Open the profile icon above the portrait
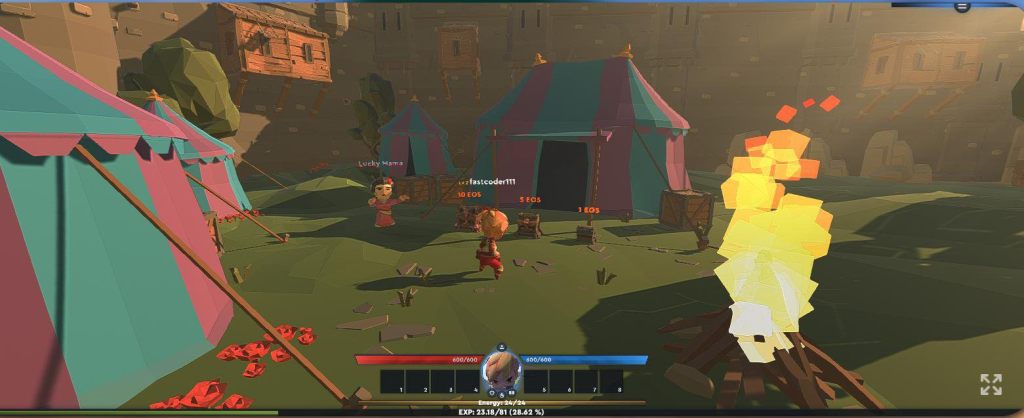Viewport: 1024px width, 418px height. tap(501, 347)
